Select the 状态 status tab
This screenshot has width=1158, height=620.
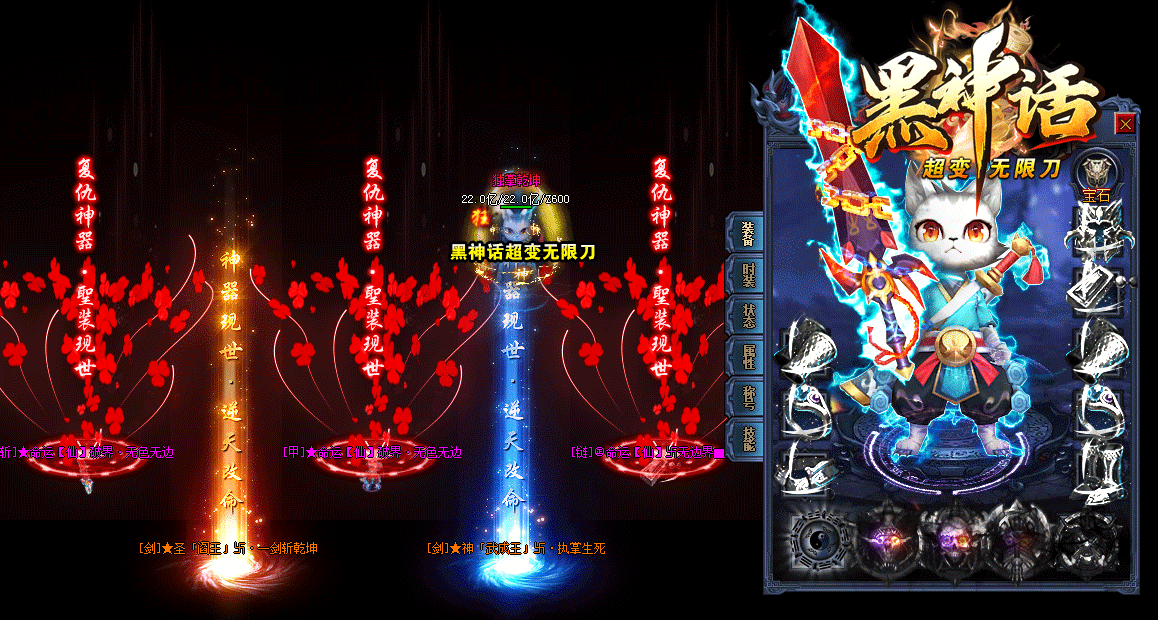(x=748, y=314)
